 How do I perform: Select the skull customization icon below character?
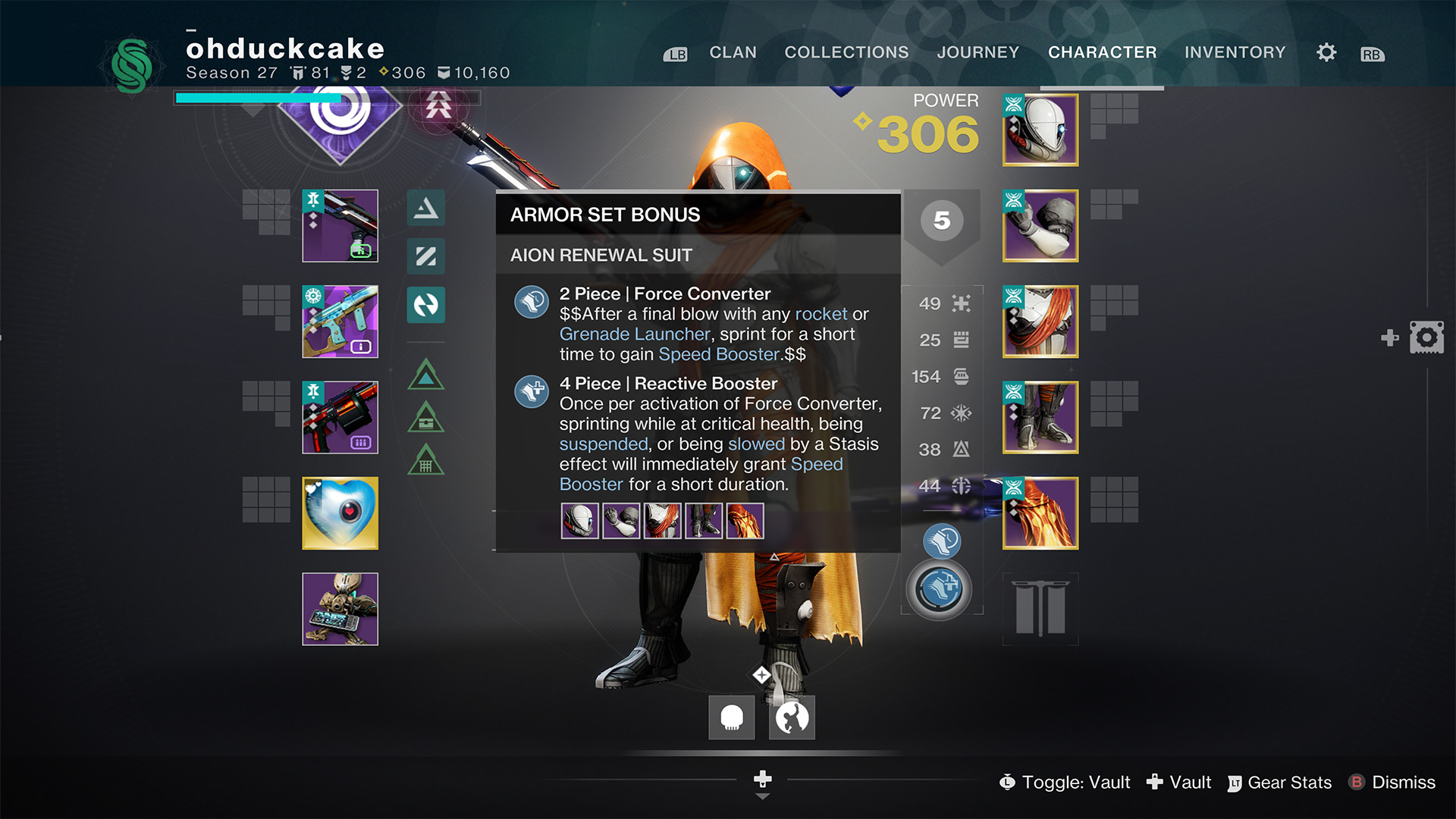730,716
